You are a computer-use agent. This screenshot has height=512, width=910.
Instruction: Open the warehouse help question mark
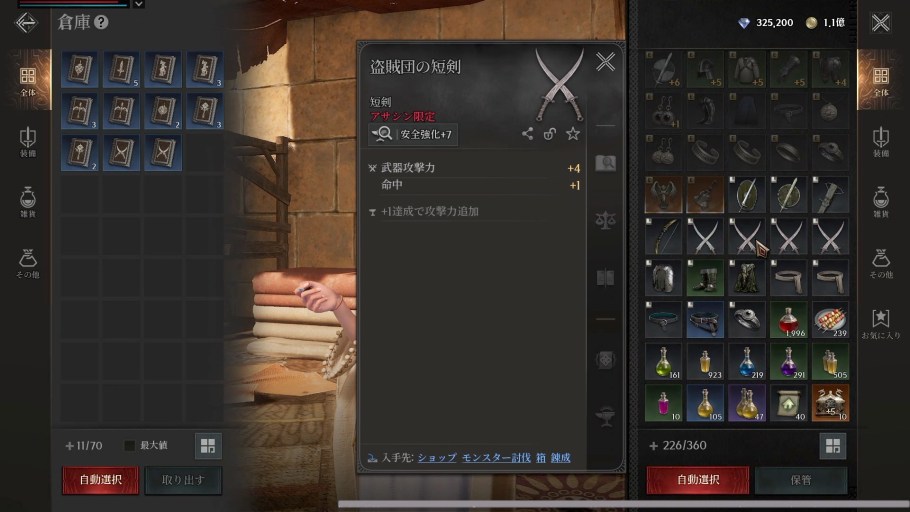(x=101, y=22)
